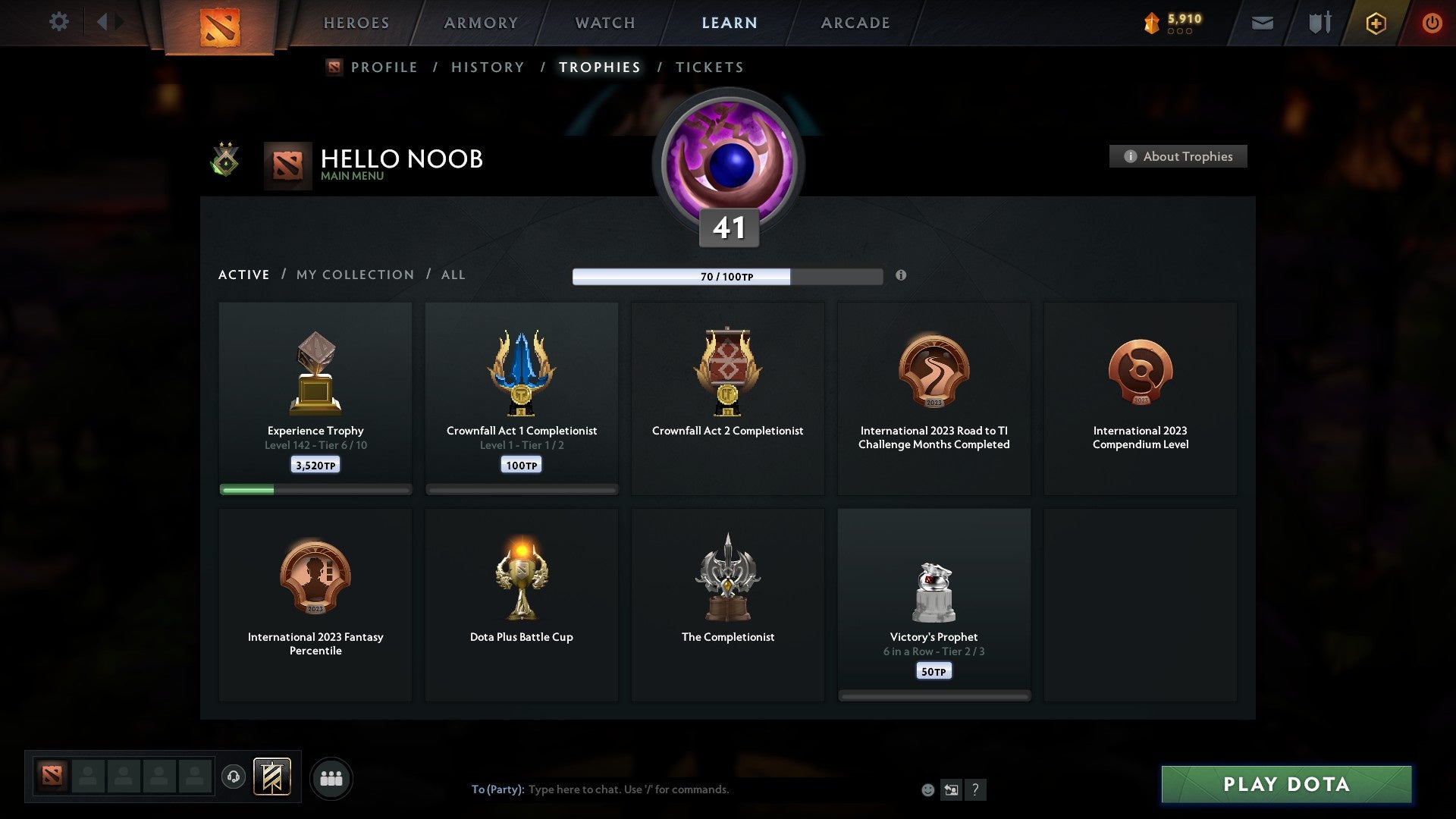Click the guild banner icon beside party slots

click(273, 778)
